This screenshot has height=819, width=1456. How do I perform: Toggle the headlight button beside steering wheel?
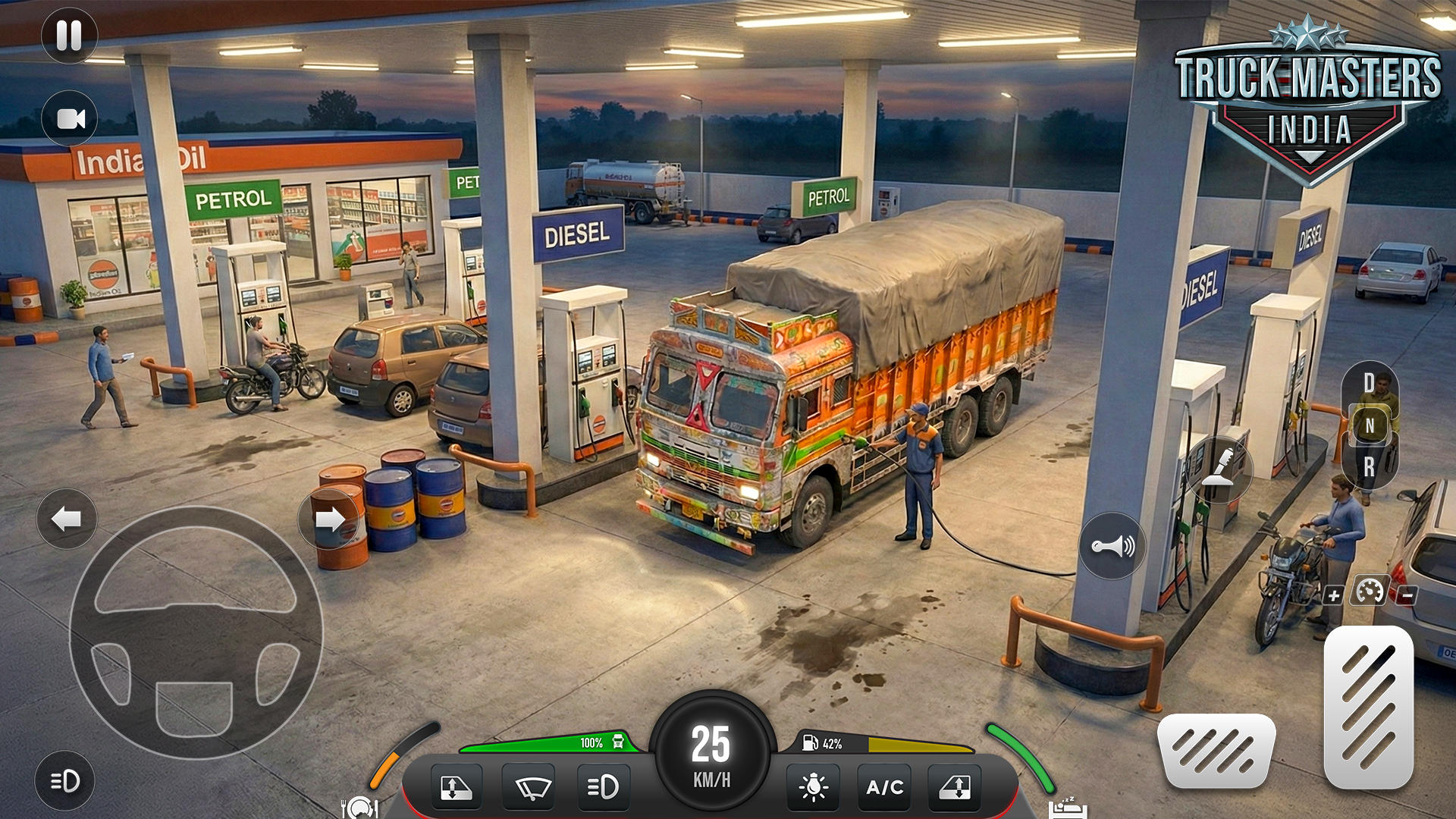[x=65, y=780]
